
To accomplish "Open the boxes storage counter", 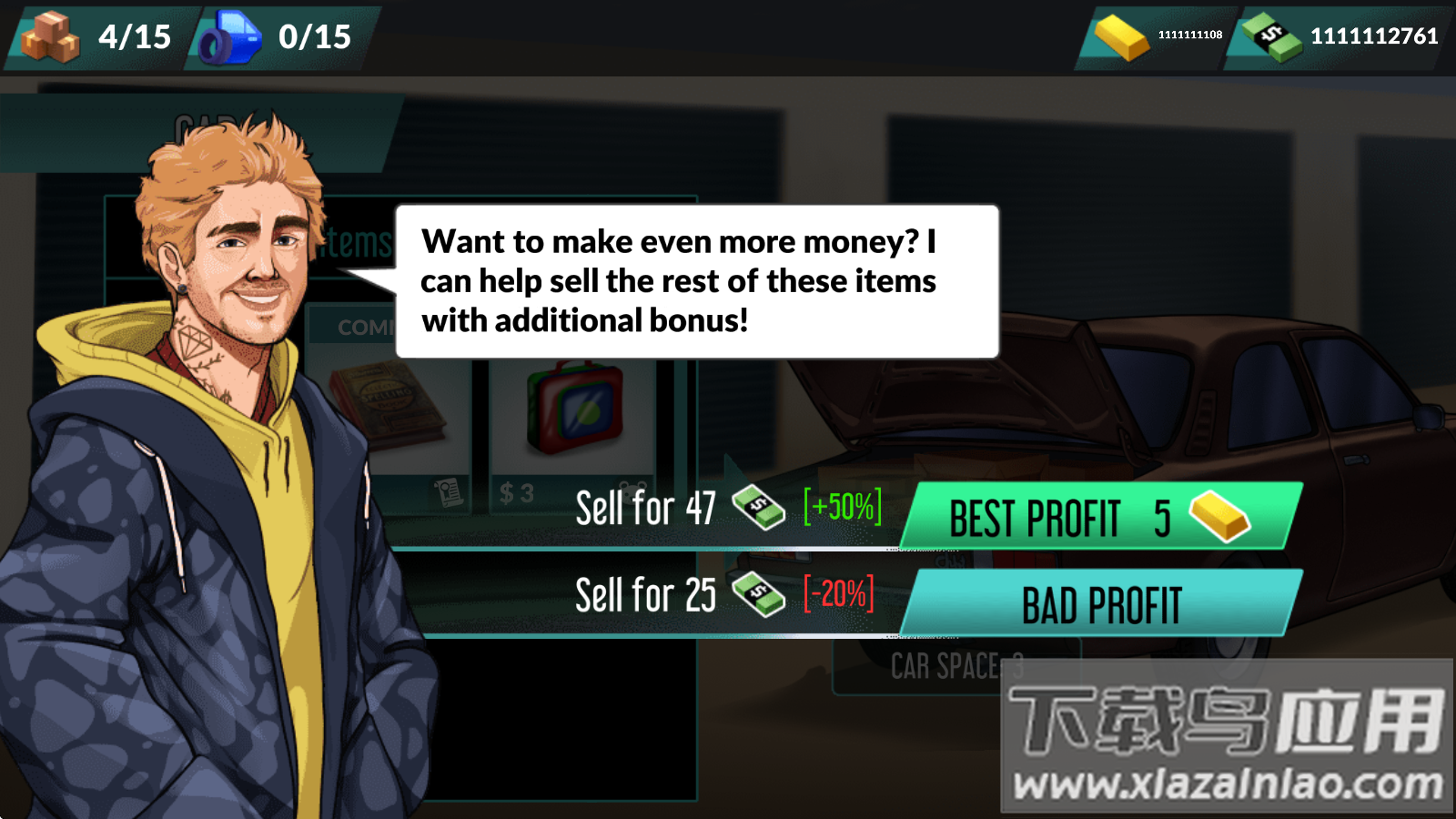I will click(98, 36).
